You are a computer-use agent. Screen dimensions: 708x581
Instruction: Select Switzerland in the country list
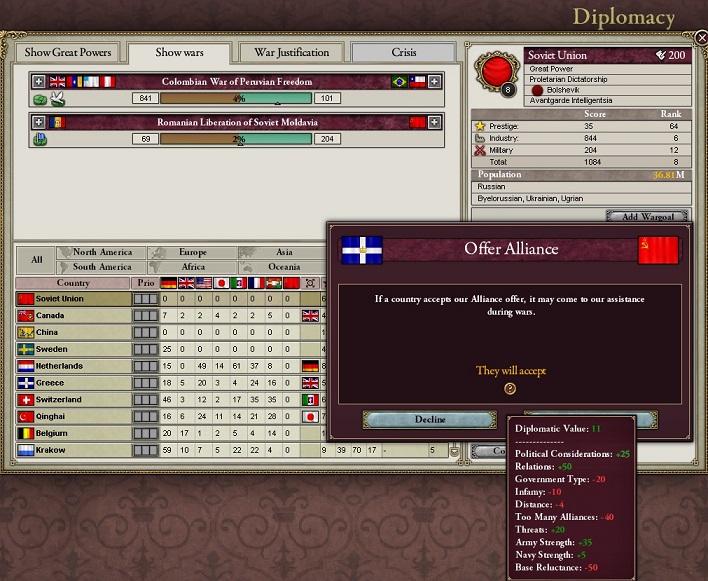click(x=73, y=400)
